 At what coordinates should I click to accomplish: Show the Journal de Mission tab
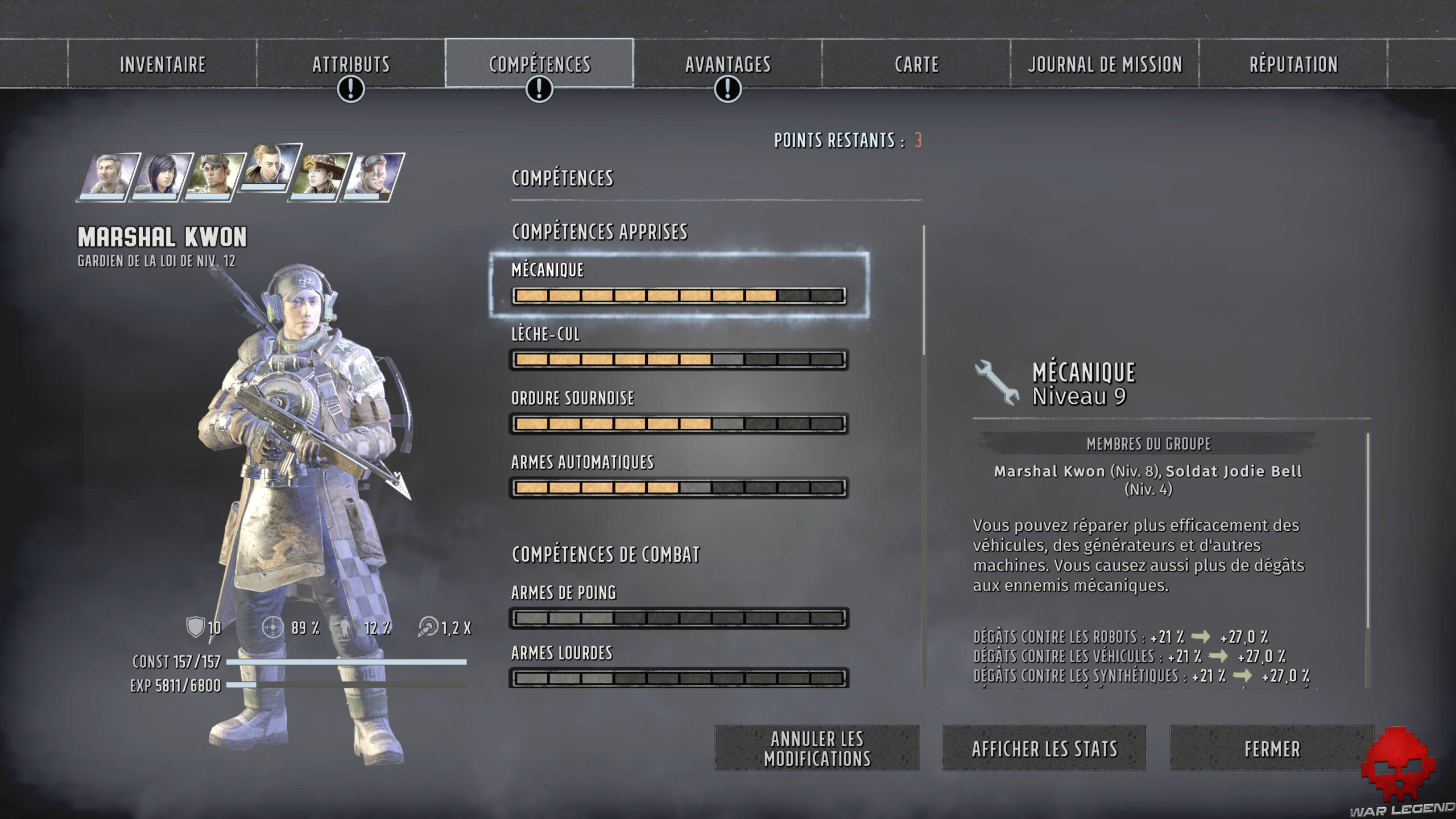click(x=1105, y=64)
